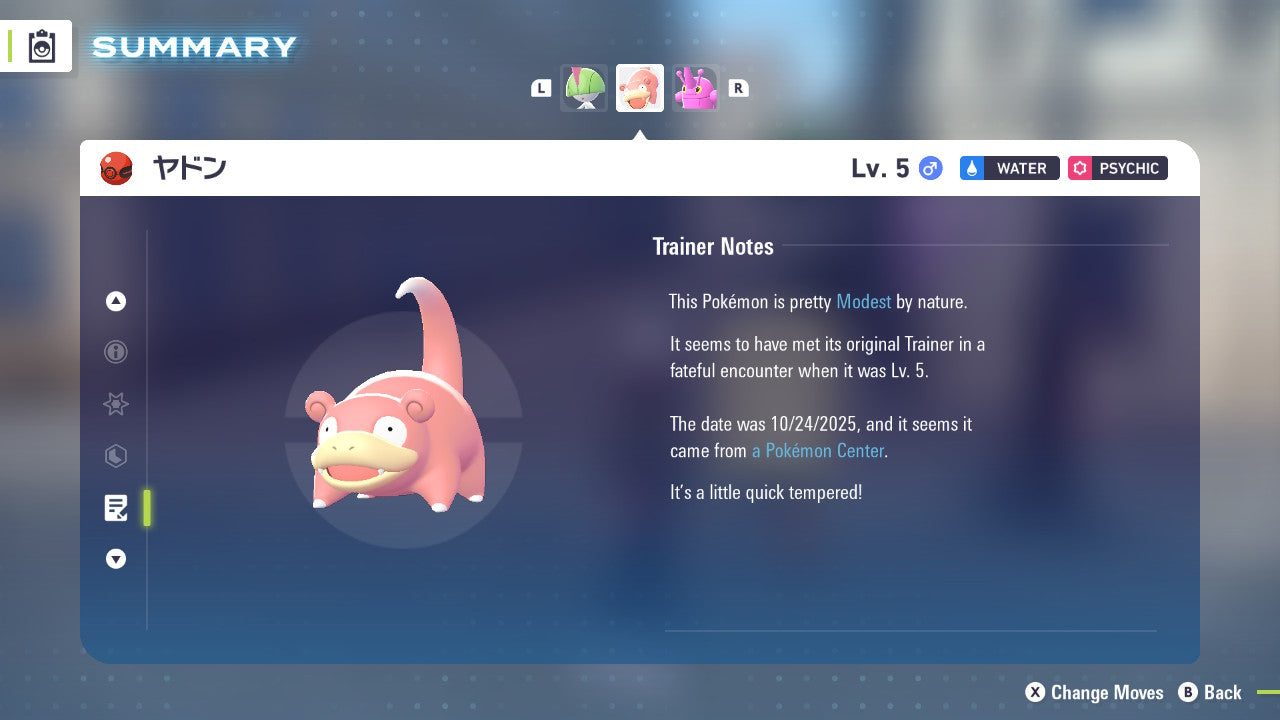Select the WATER type badge
The width and height of the screenshot is (1280, 720).
(x=1009, y=168)
